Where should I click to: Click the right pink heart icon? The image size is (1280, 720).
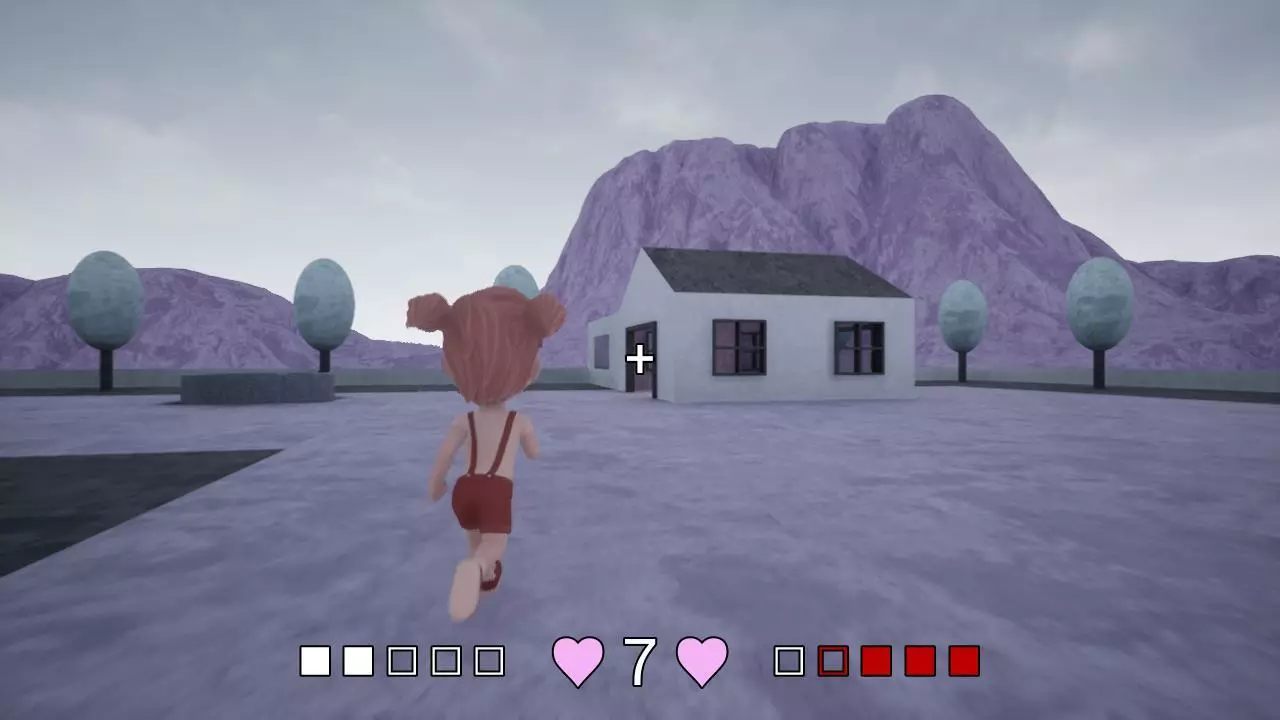(700, 659)
